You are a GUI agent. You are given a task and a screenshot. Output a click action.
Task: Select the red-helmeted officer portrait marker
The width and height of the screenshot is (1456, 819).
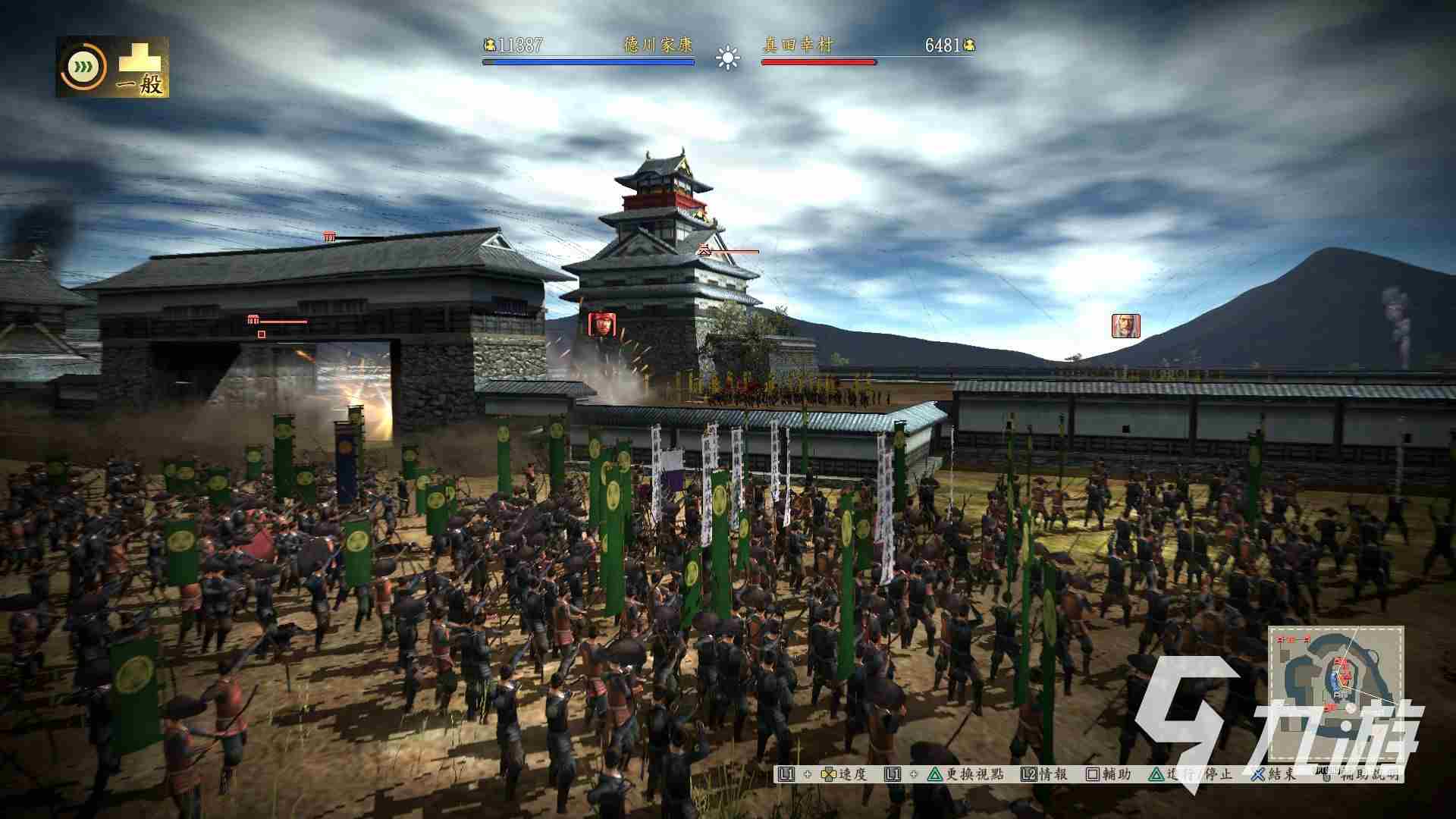602,325
